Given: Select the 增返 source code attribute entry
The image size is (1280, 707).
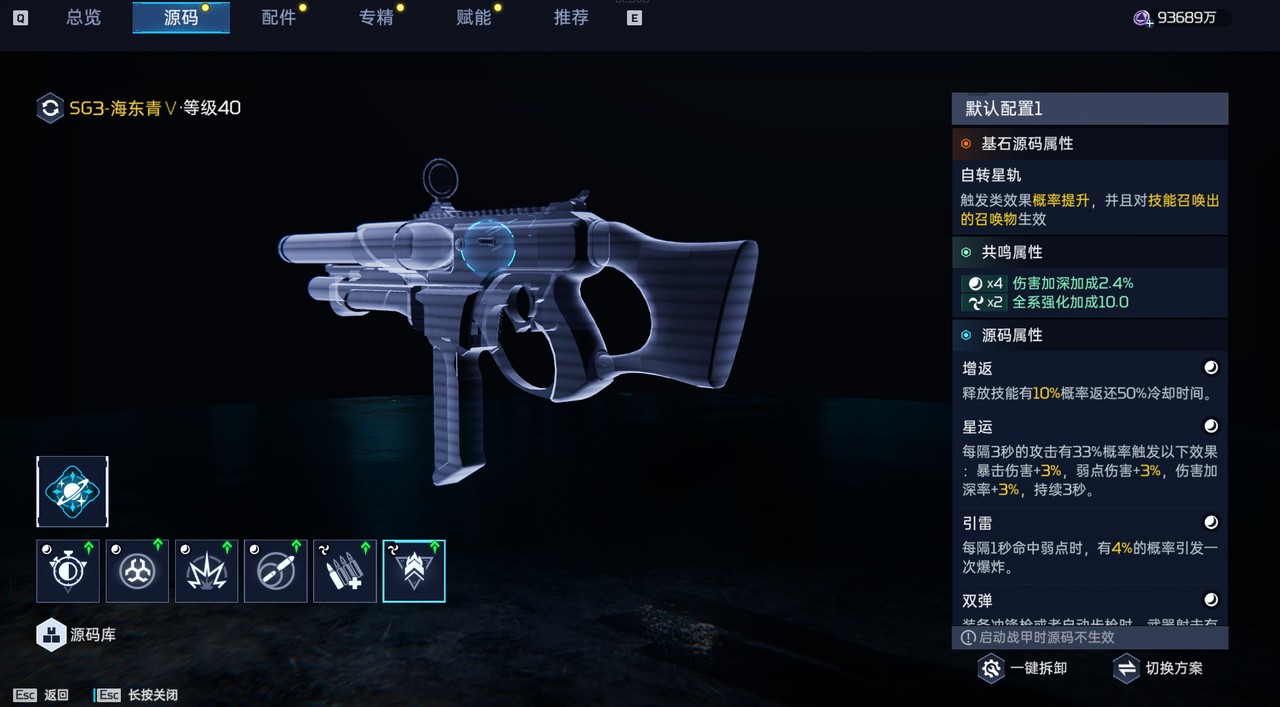Looking at the screenshot, I should [x=1089, y=380].
